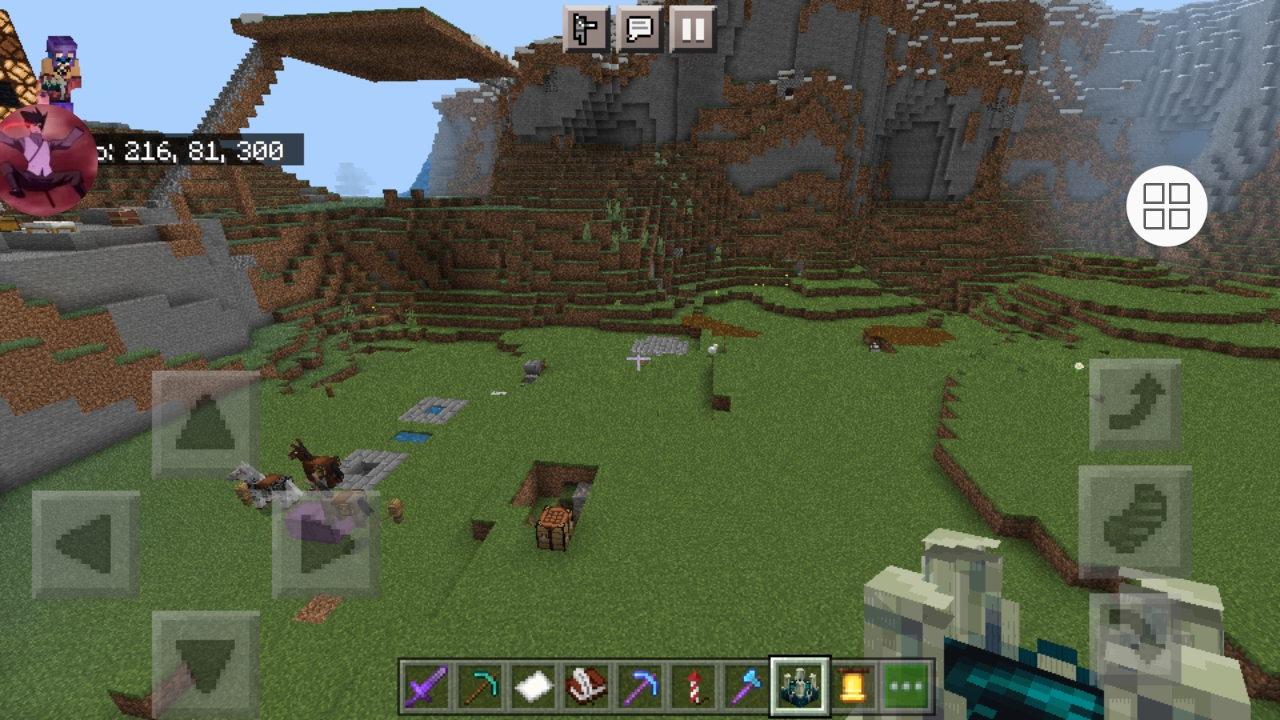Select the wooden-handled diamond pickaxe slot
The height and width of the screenshot is (720, 1280).
(479, 687)
